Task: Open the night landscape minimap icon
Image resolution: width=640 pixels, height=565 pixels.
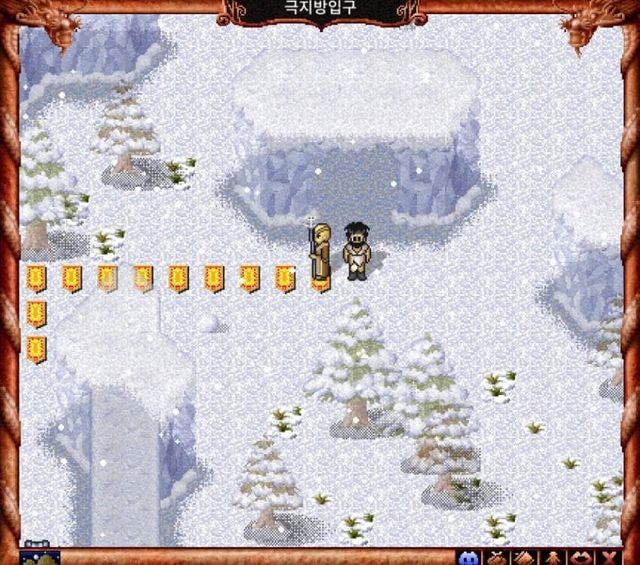Action: click(x=40, y=556)
